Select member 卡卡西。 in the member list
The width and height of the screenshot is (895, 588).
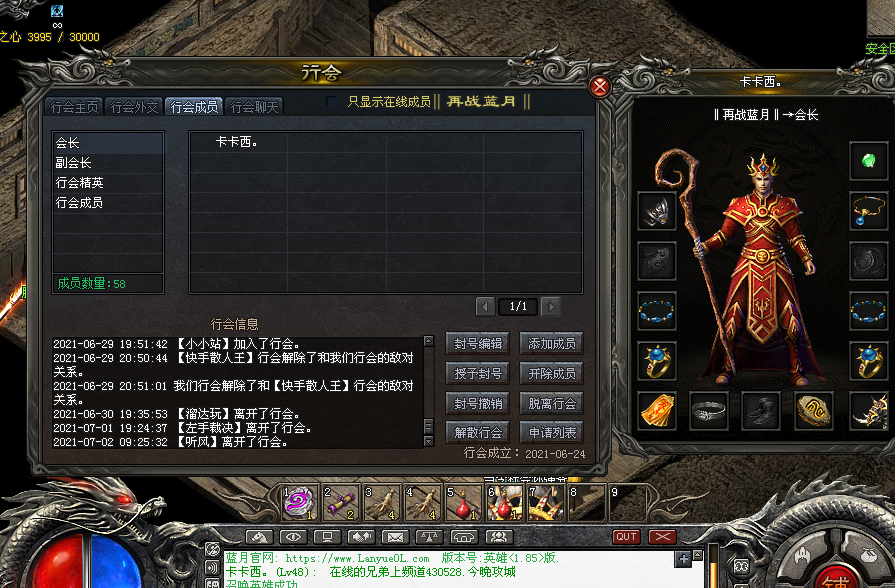237,142
